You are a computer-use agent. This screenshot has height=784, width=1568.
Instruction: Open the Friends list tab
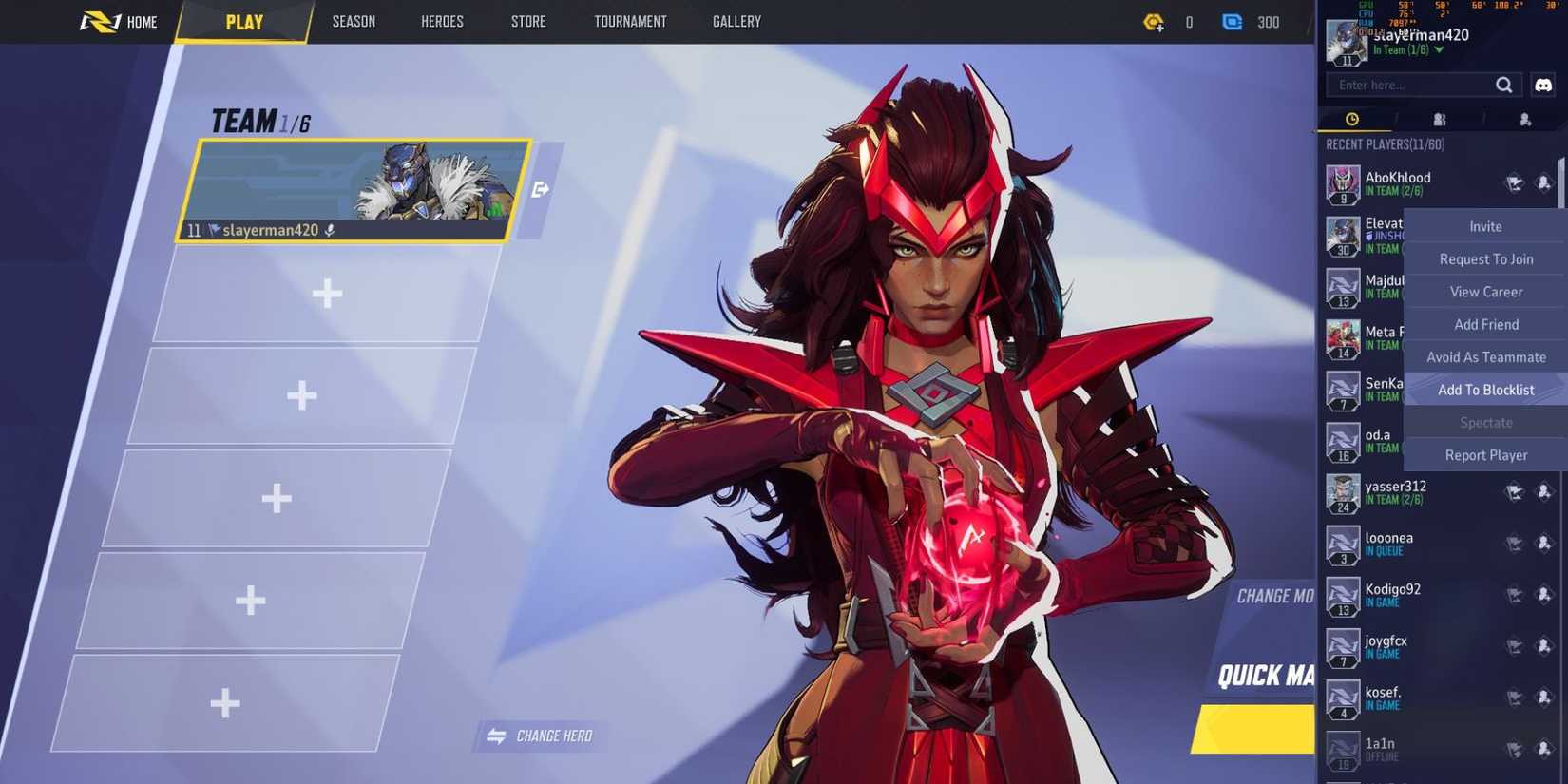(1441, 119)
